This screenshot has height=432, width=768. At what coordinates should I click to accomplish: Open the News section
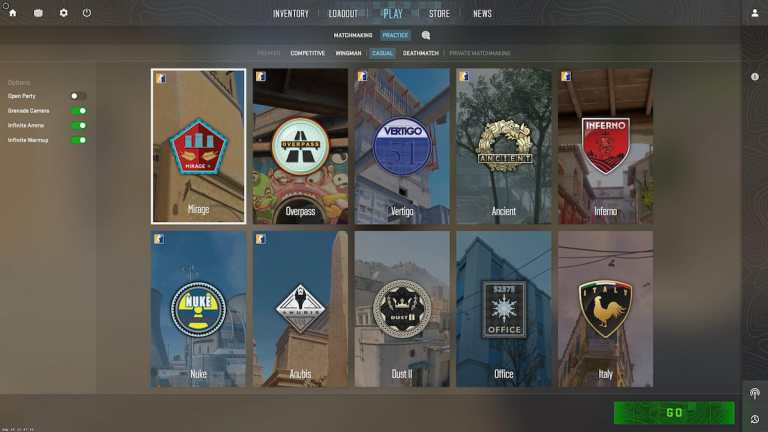click(x=482, y=14)
